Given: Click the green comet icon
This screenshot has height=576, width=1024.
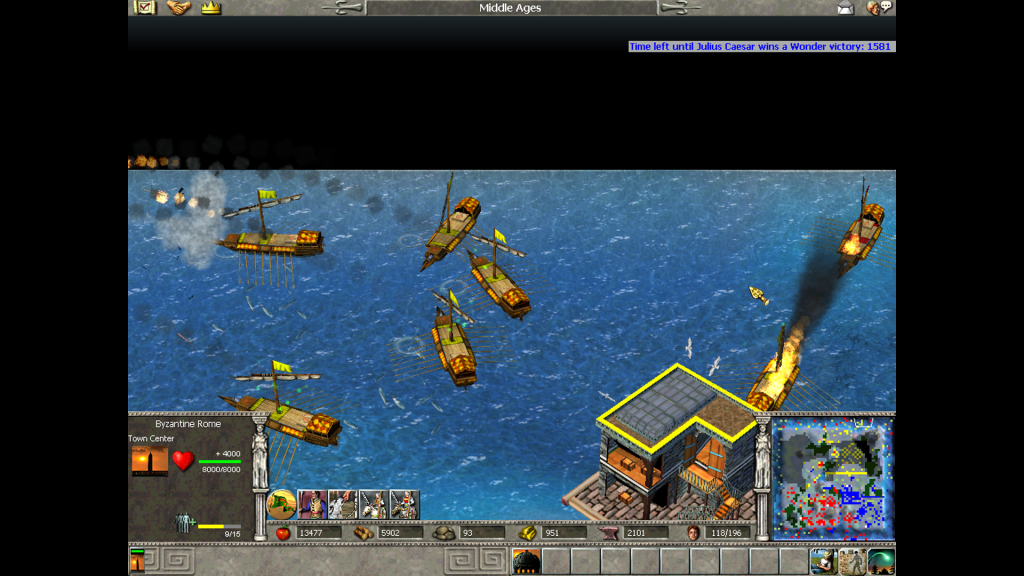Looking at the screenshot, I should 881,561.
